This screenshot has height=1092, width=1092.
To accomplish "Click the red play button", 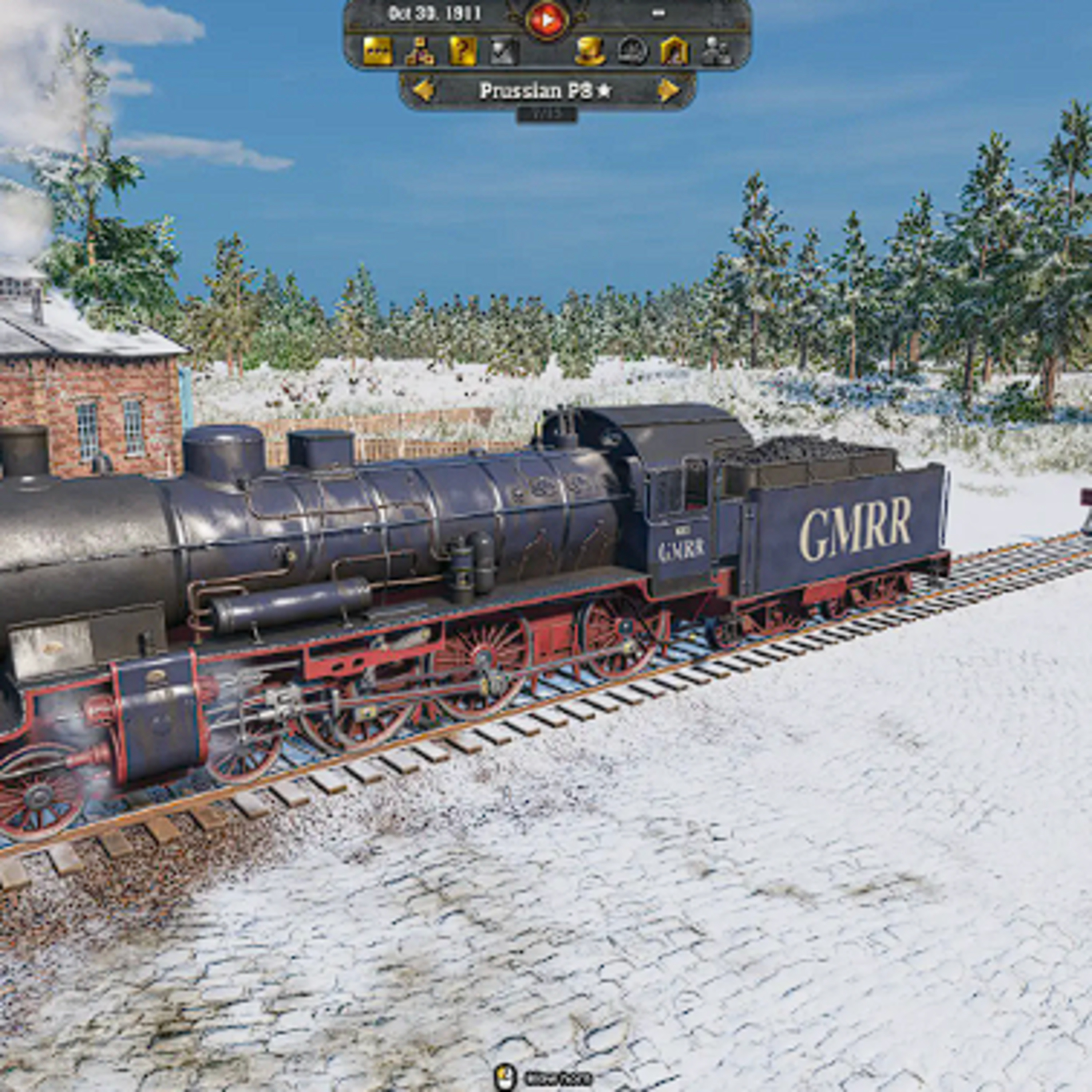I will coord(547,20).
